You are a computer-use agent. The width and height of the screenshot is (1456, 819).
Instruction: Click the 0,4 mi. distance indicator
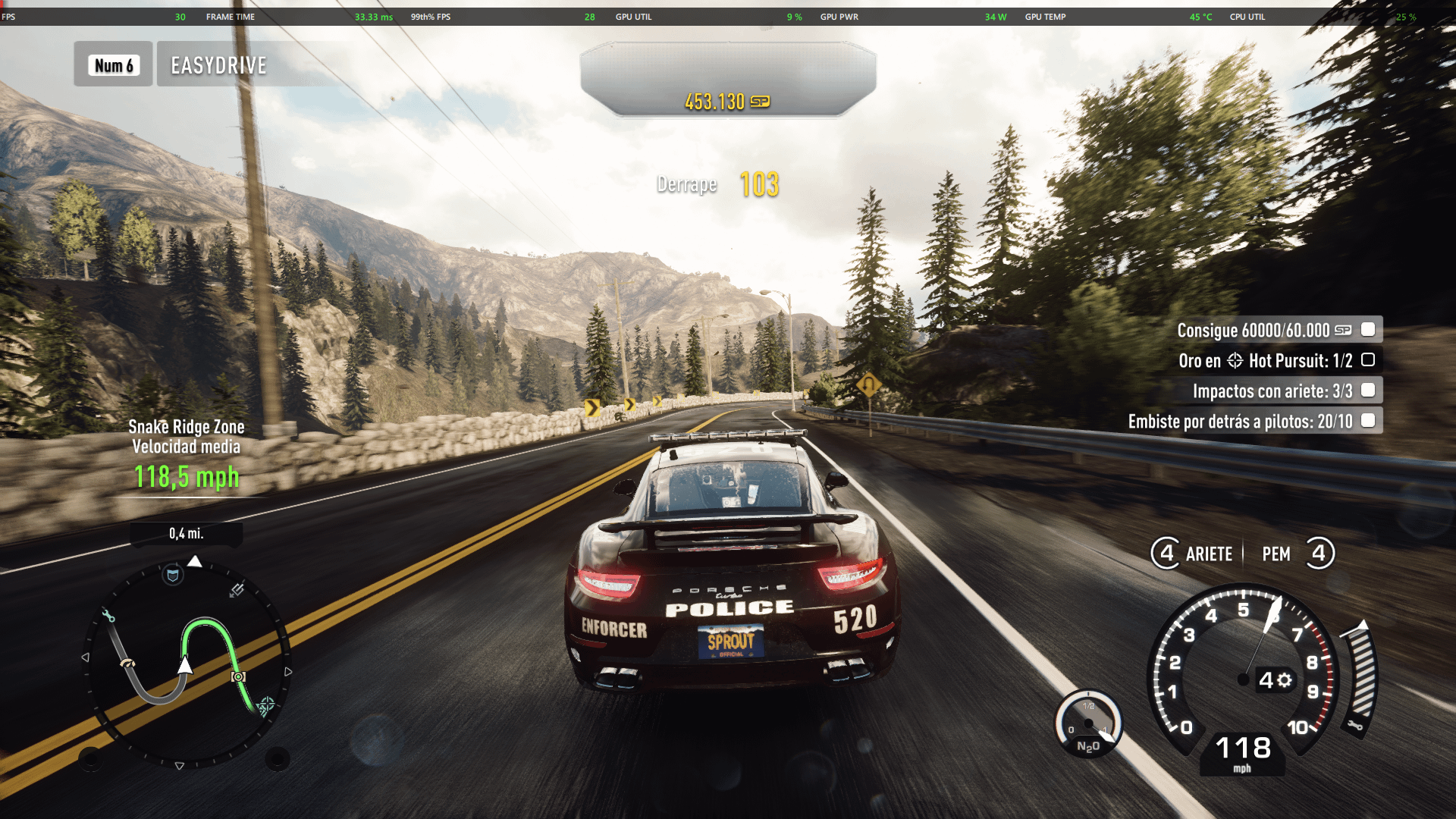[x=187, y=532]
